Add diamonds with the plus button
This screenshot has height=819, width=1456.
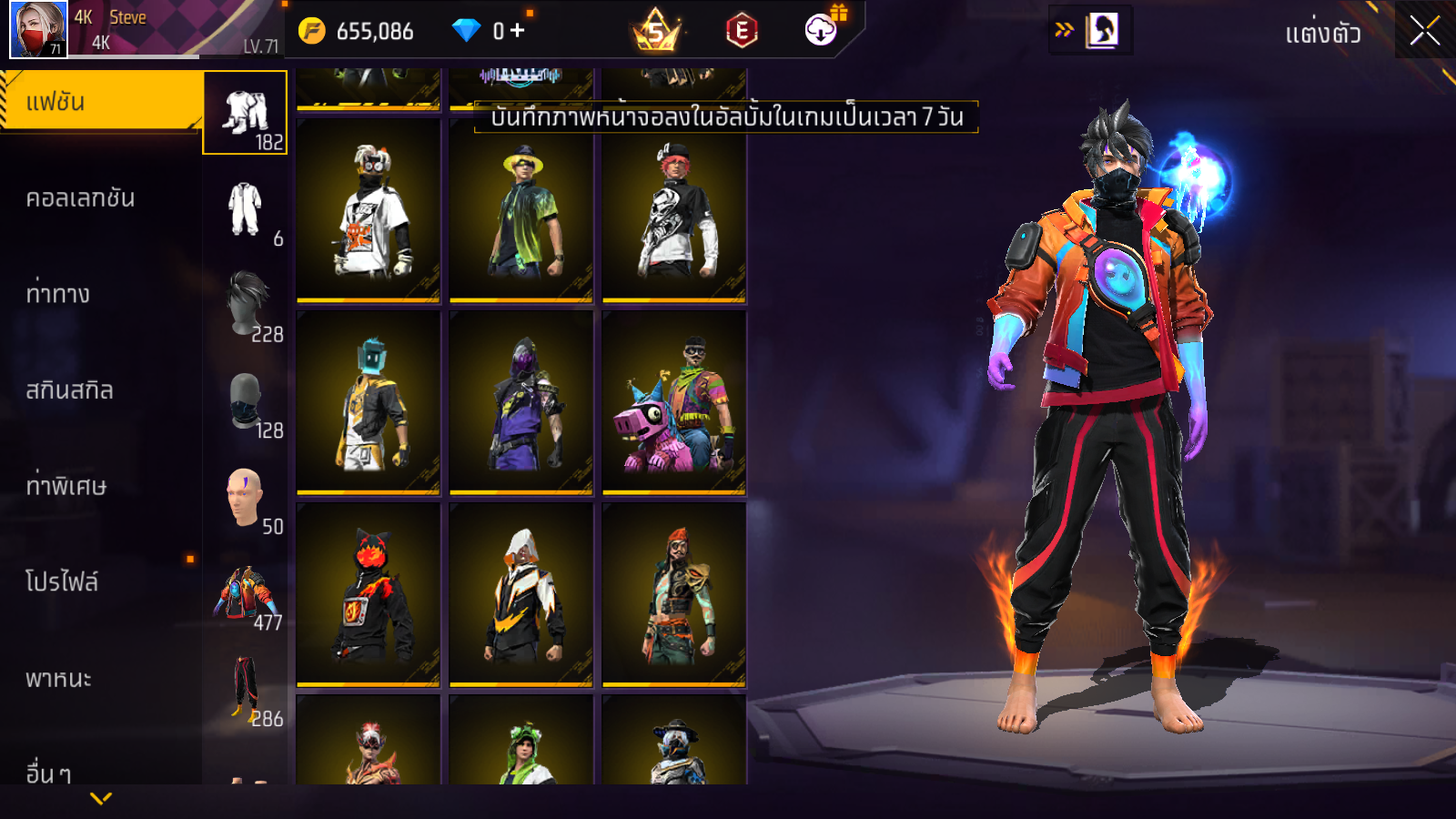pyautogui.click(x=518, y=31)
